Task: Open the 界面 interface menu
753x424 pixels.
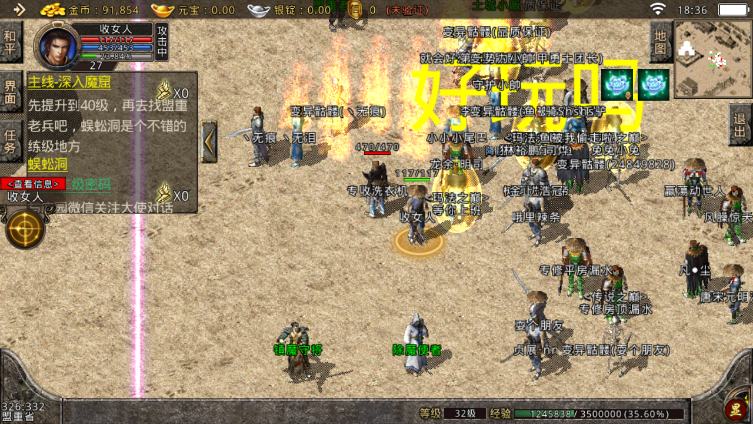Action: pos(11,93)
